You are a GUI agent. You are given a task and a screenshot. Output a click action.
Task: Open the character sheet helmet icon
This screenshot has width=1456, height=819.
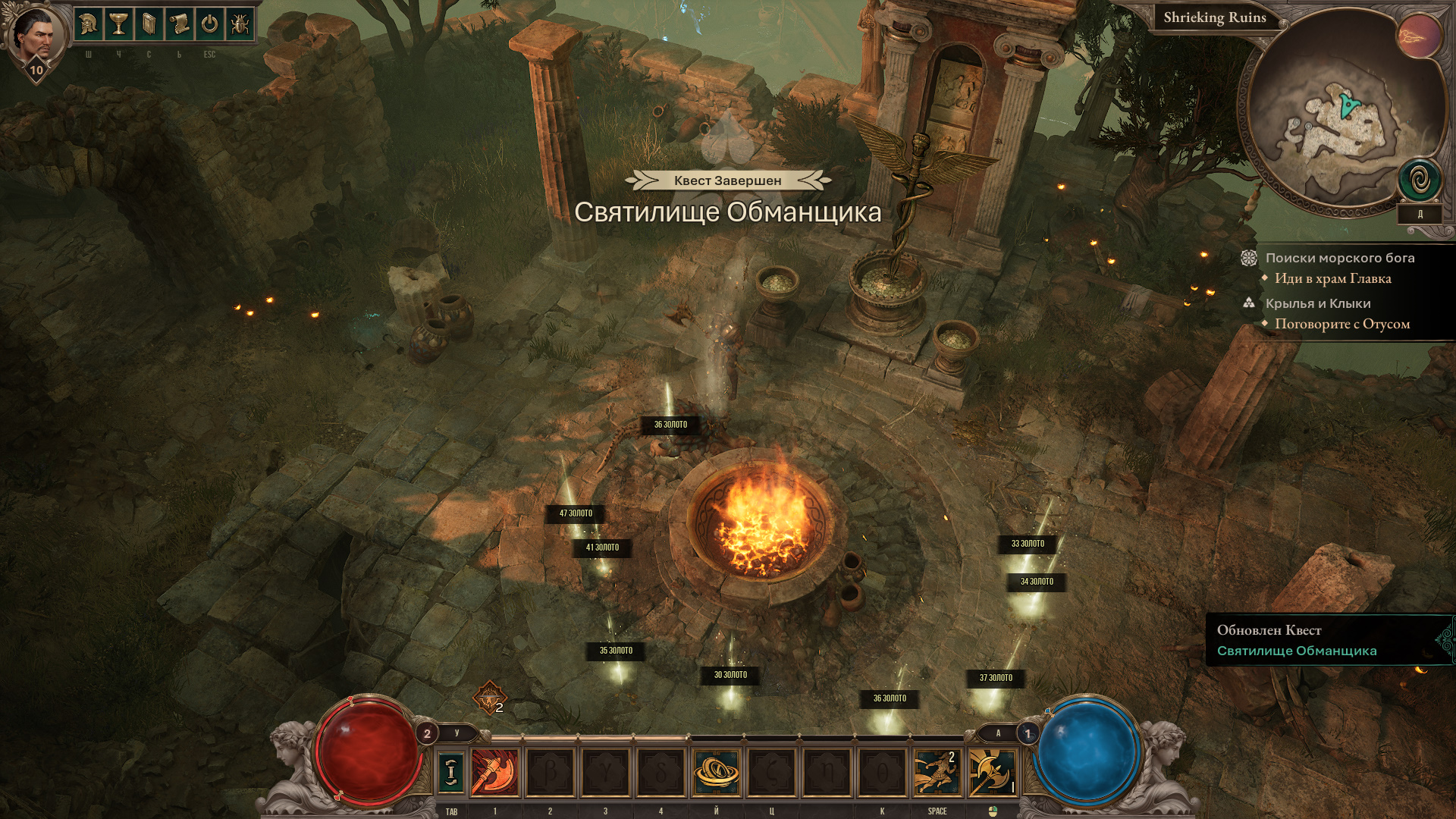click(89, 25)
